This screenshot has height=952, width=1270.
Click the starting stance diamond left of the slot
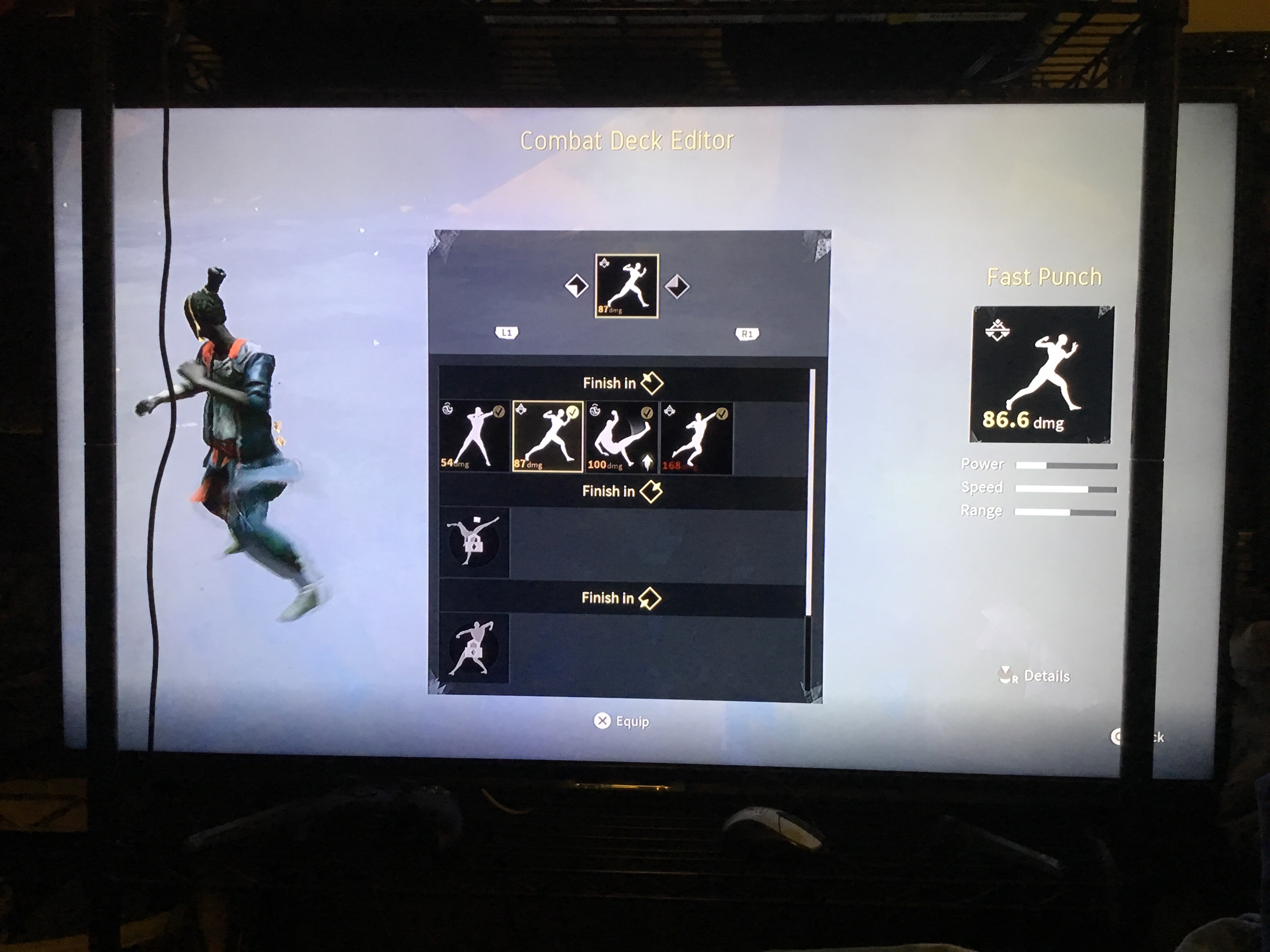coord(576,286)
